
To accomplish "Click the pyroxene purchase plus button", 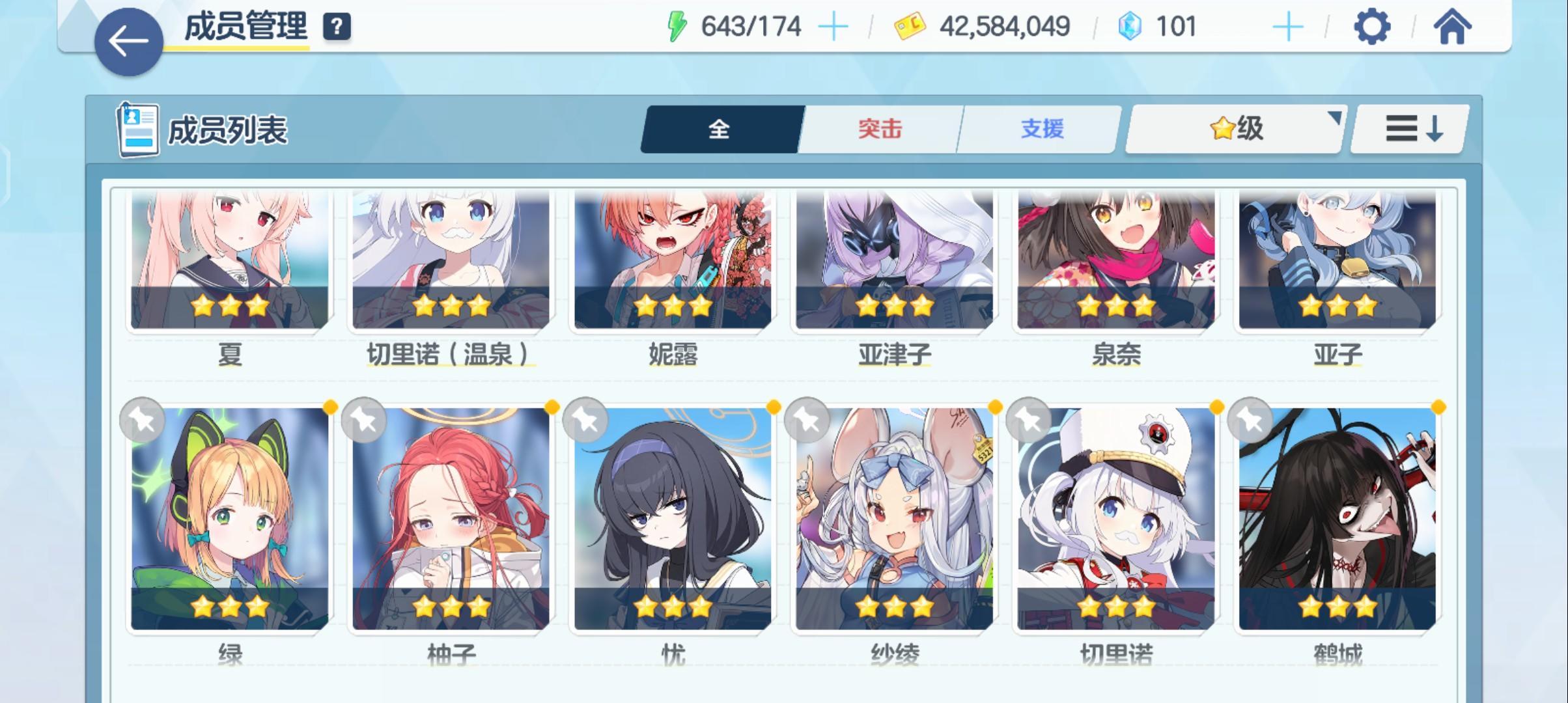I will [x=1287, y=26].
